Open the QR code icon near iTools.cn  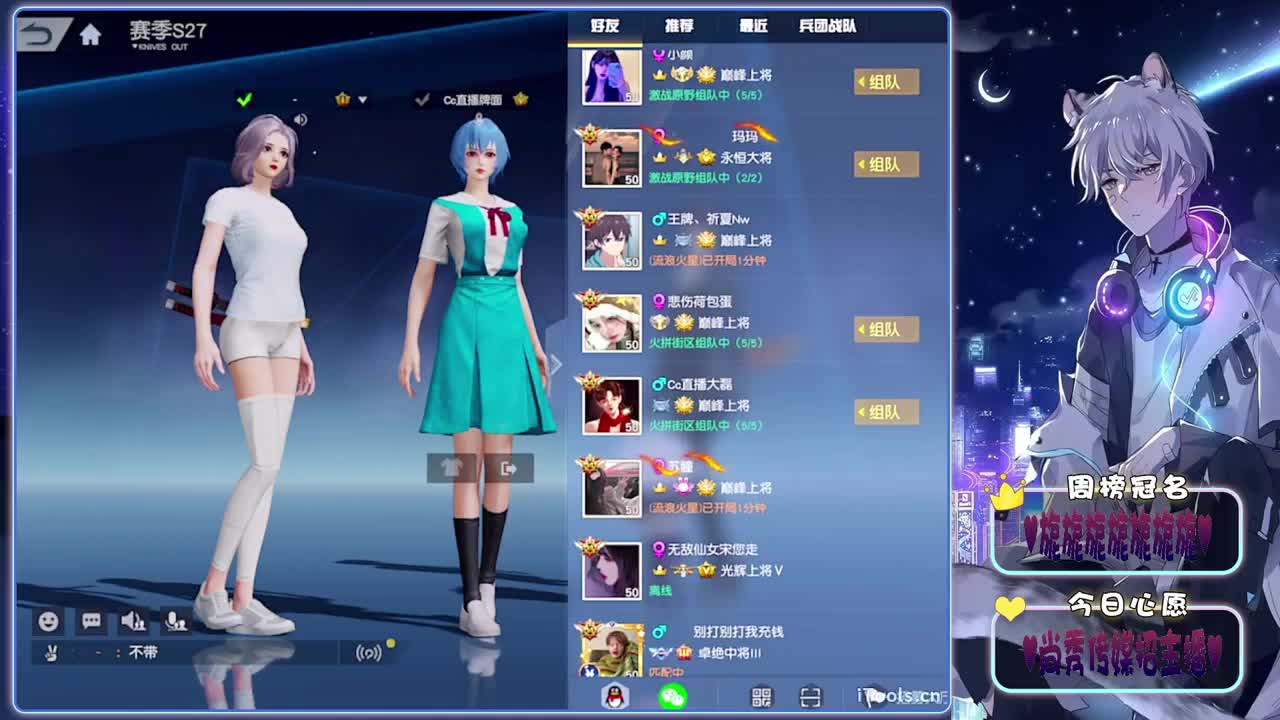click(x=763, y=698)
